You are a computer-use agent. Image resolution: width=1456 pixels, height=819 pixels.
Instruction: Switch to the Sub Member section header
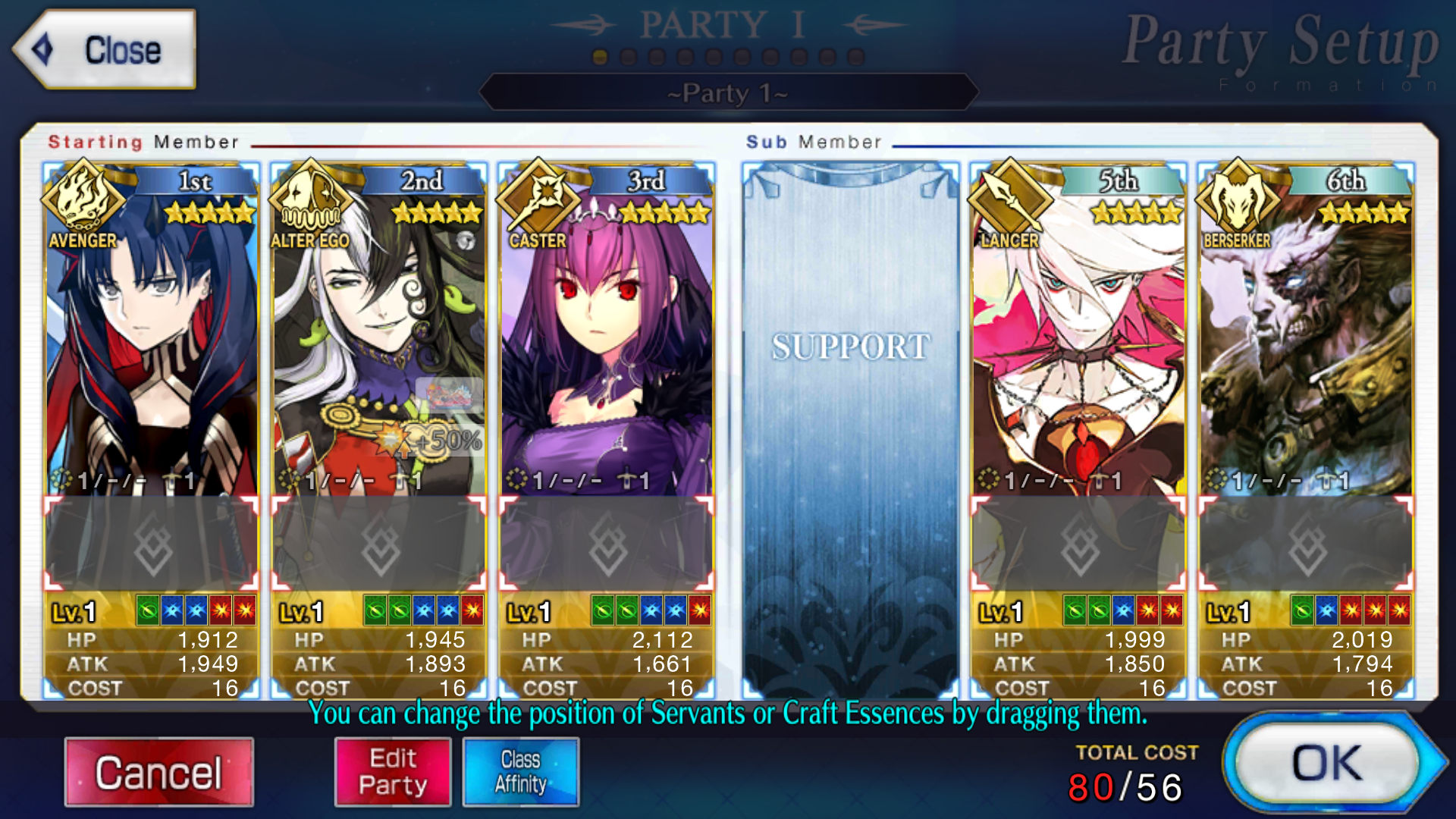pyautogui.click(x=813, y=141)
